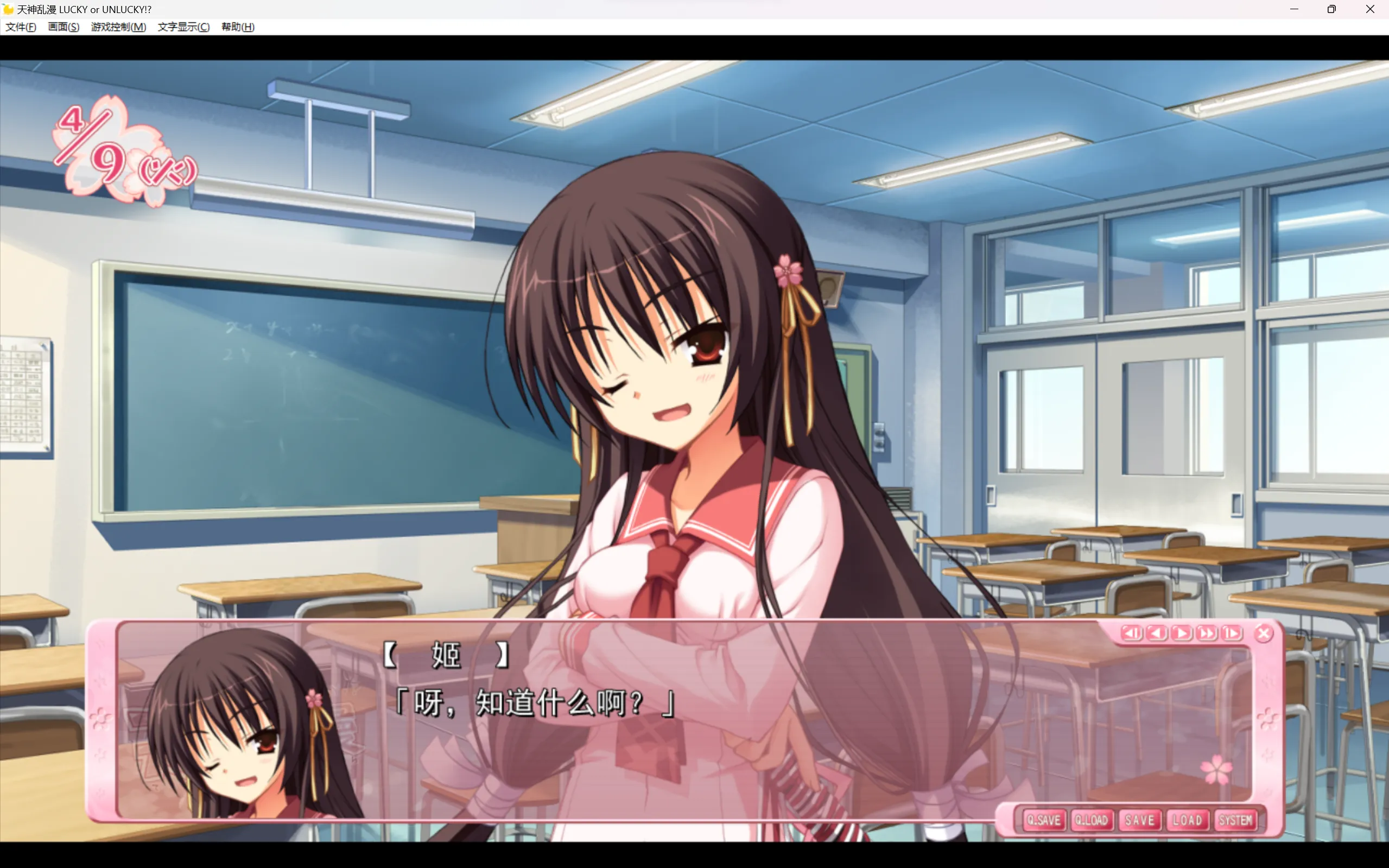The image size is (1389, 868).
Task: Quick load with the Q.LOAD button
Action: click(1091, 820)
